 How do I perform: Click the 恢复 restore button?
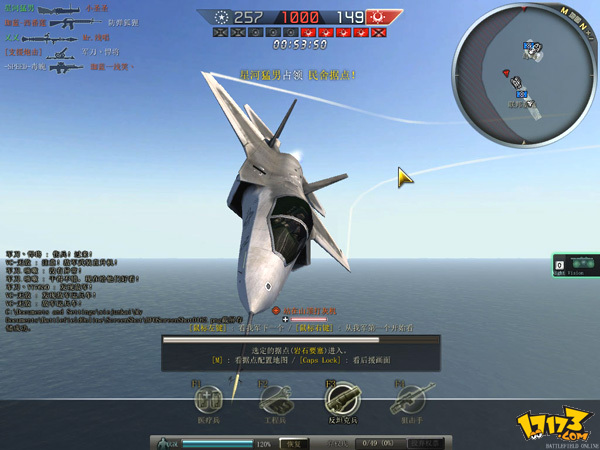point(290,442)
